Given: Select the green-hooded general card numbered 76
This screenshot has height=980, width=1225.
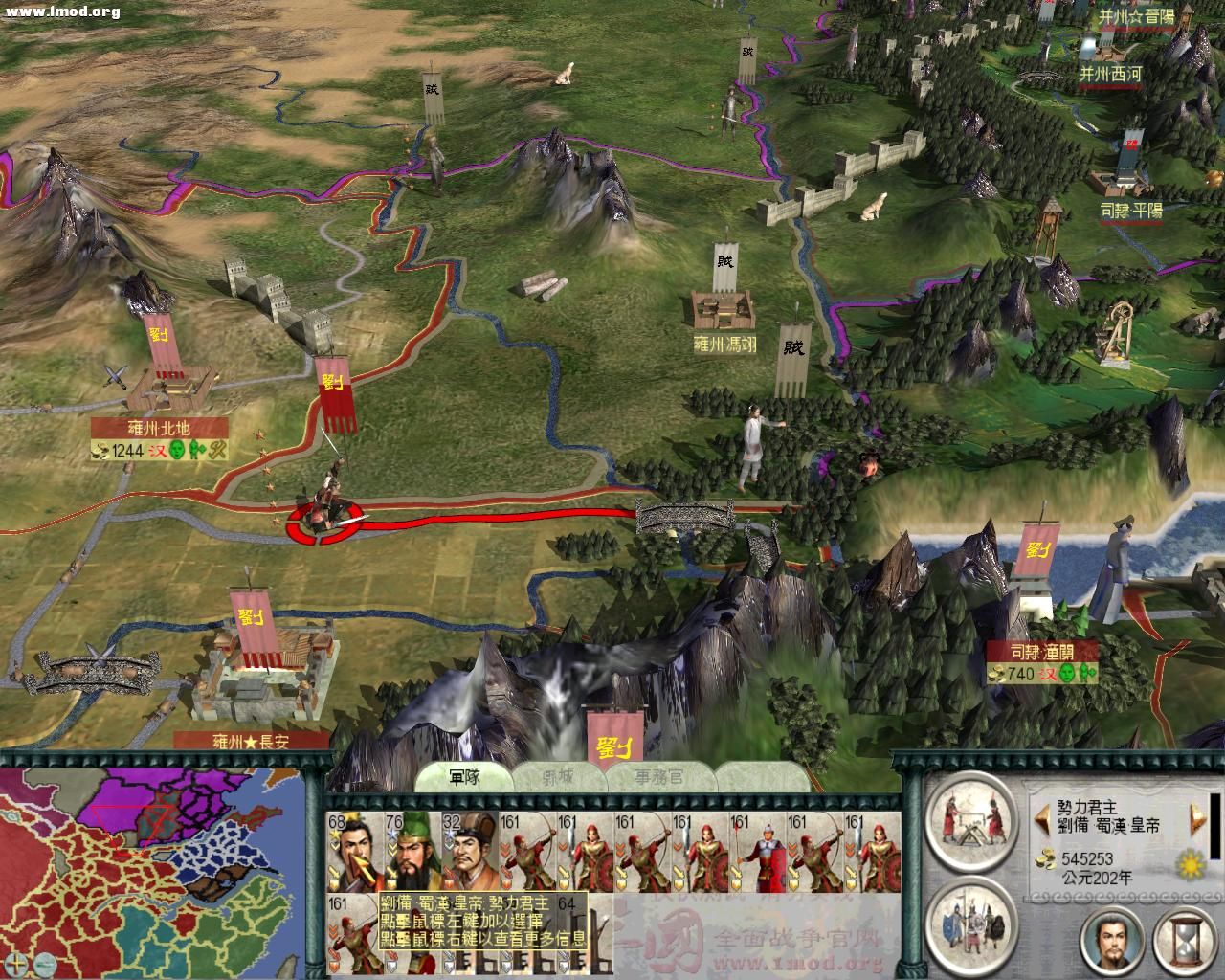Looking at the screenshot, I should [412, 852].
